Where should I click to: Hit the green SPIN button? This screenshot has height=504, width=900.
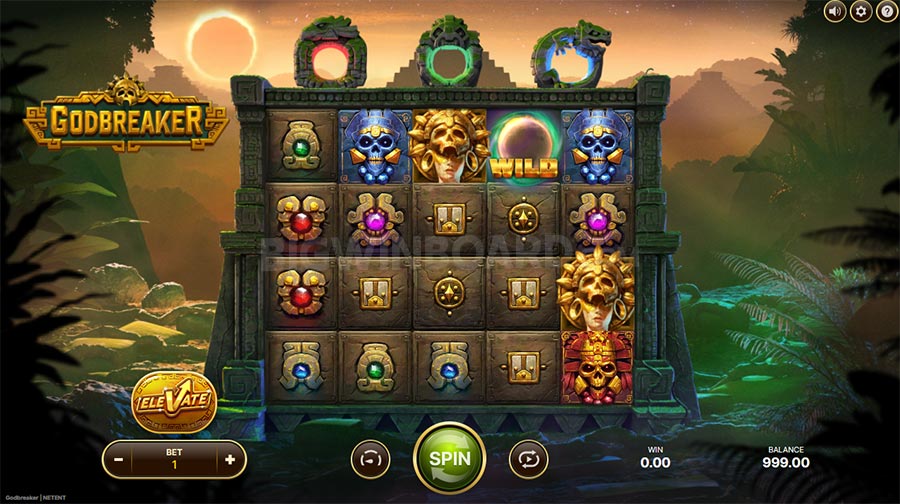pyautogui.click(x=449, y=458)
